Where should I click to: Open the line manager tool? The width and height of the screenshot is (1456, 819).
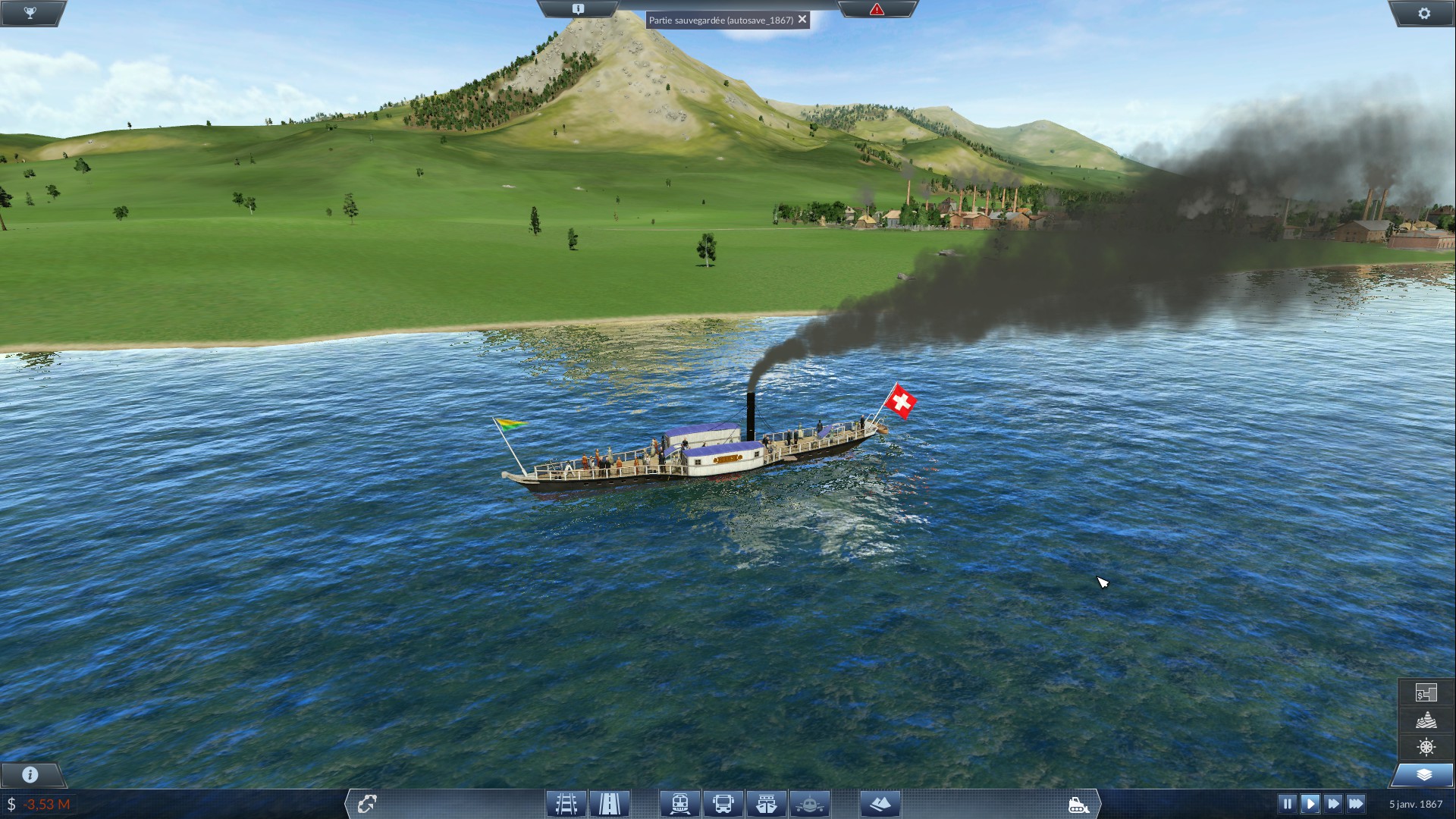pos(367,803)
